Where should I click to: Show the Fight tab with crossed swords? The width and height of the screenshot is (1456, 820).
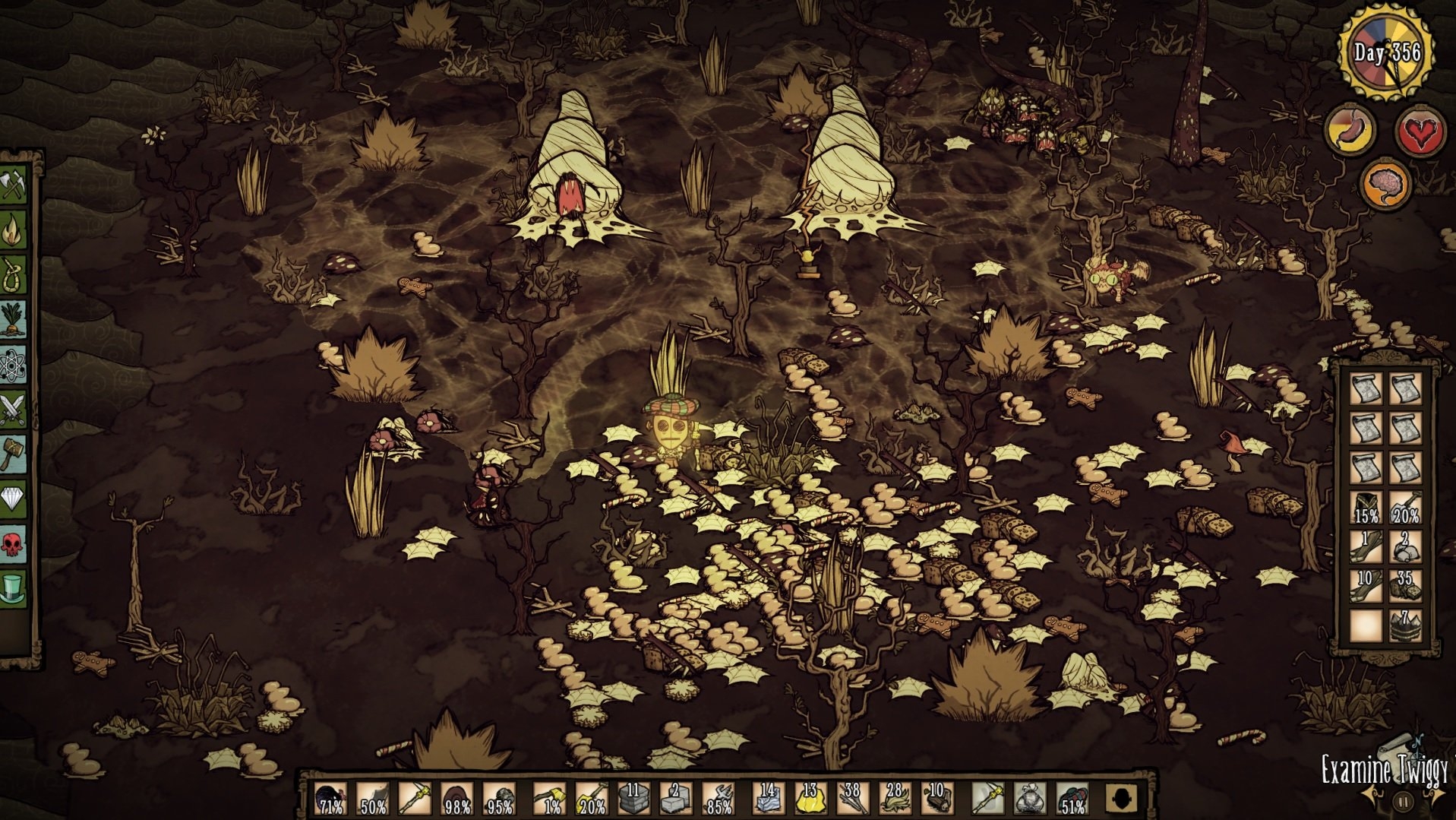coord(13,410)
